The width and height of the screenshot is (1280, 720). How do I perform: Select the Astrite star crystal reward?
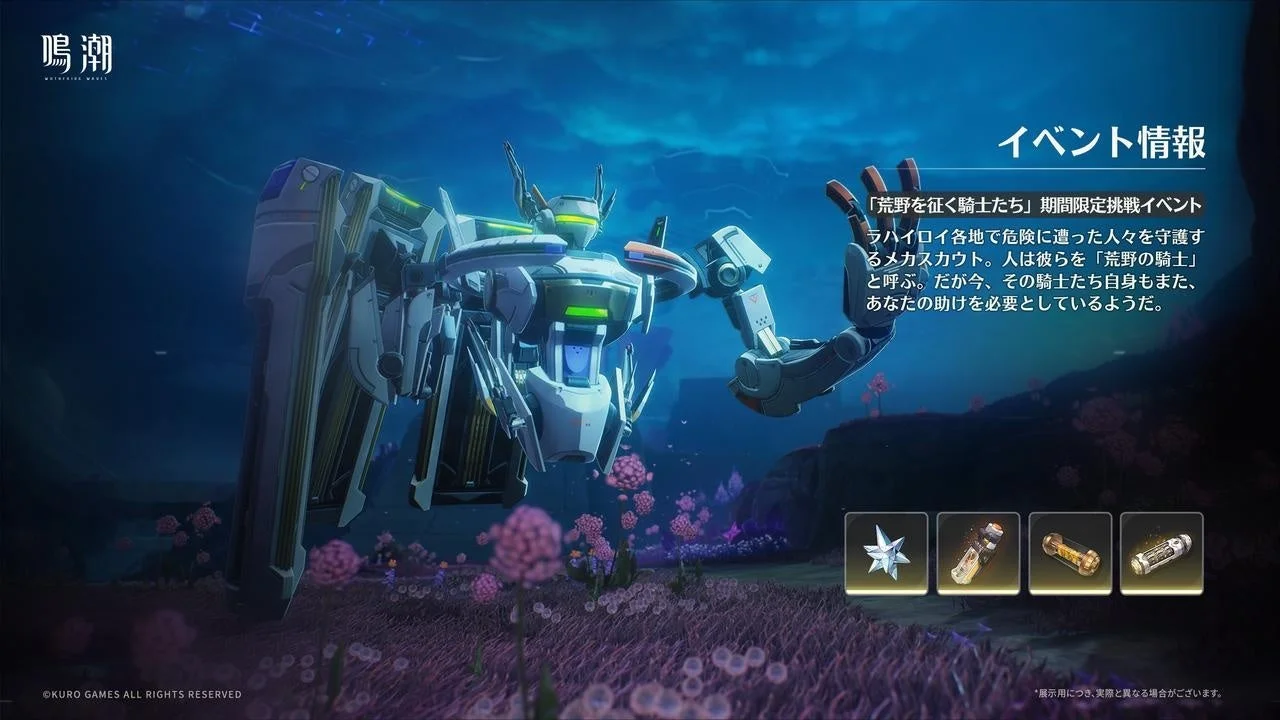pos(886,553)
